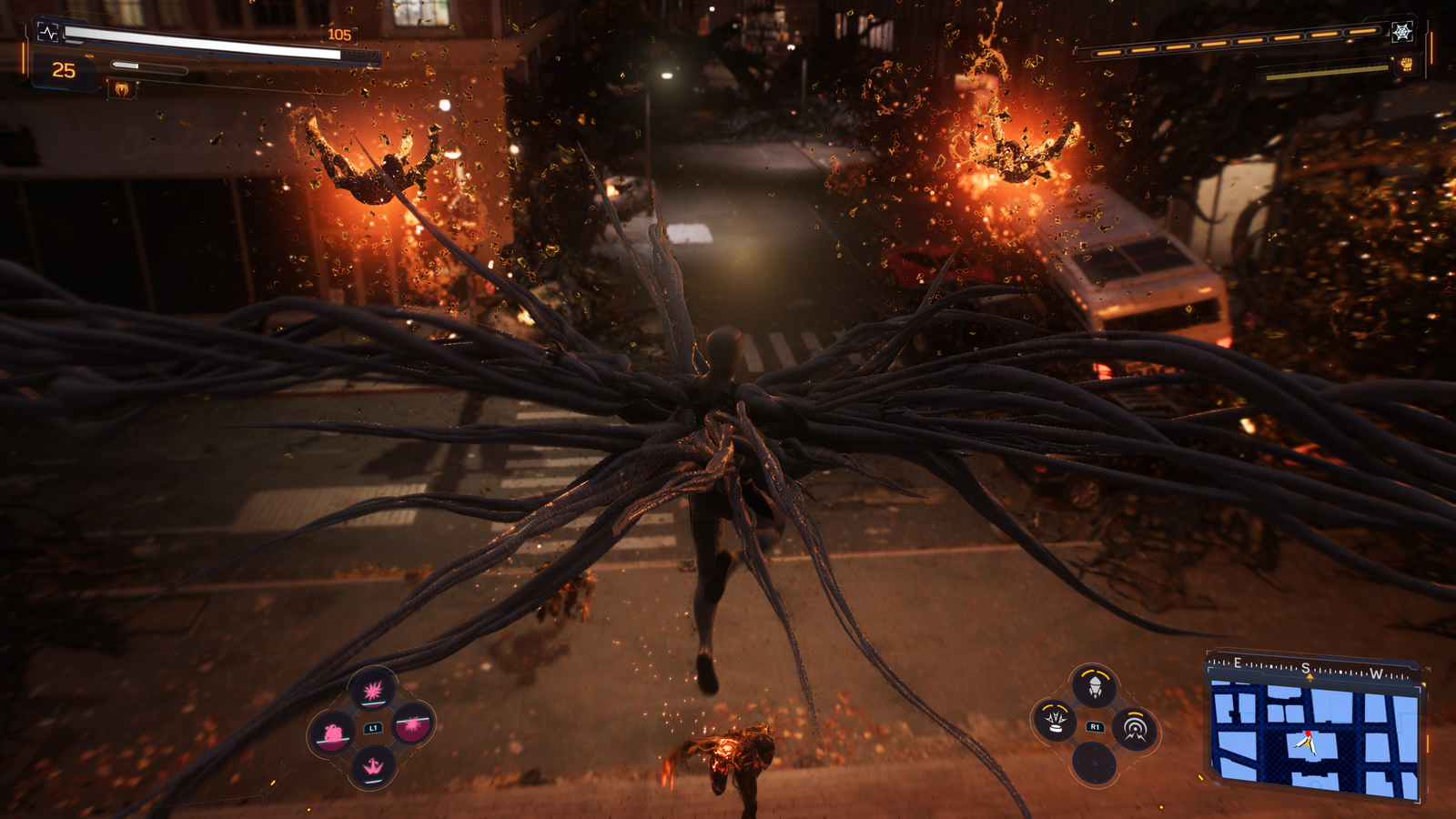Choose the rocket-shaped gadget
The width and height of the screenshot is (1456, 819).
point(1095,687)
